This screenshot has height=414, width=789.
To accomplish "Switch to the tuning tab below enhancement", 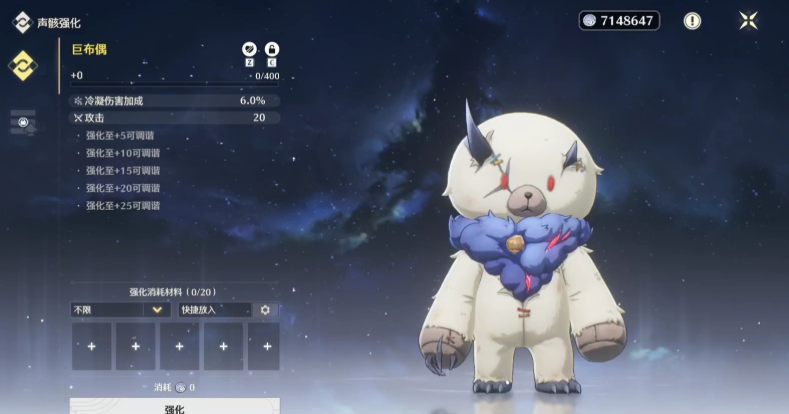I will [x=22, y=120].
